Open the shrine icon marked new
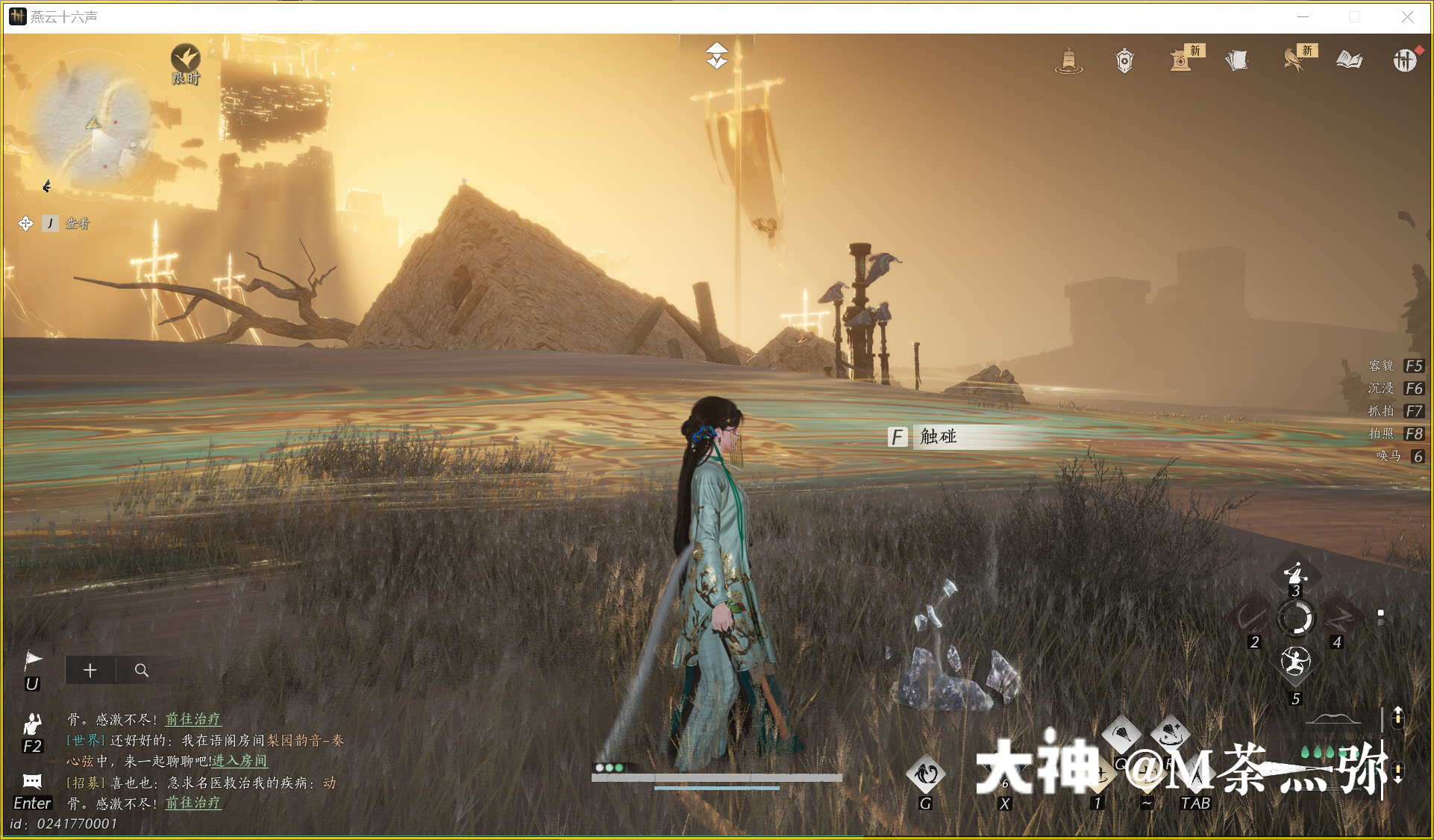 (1180, 60)
